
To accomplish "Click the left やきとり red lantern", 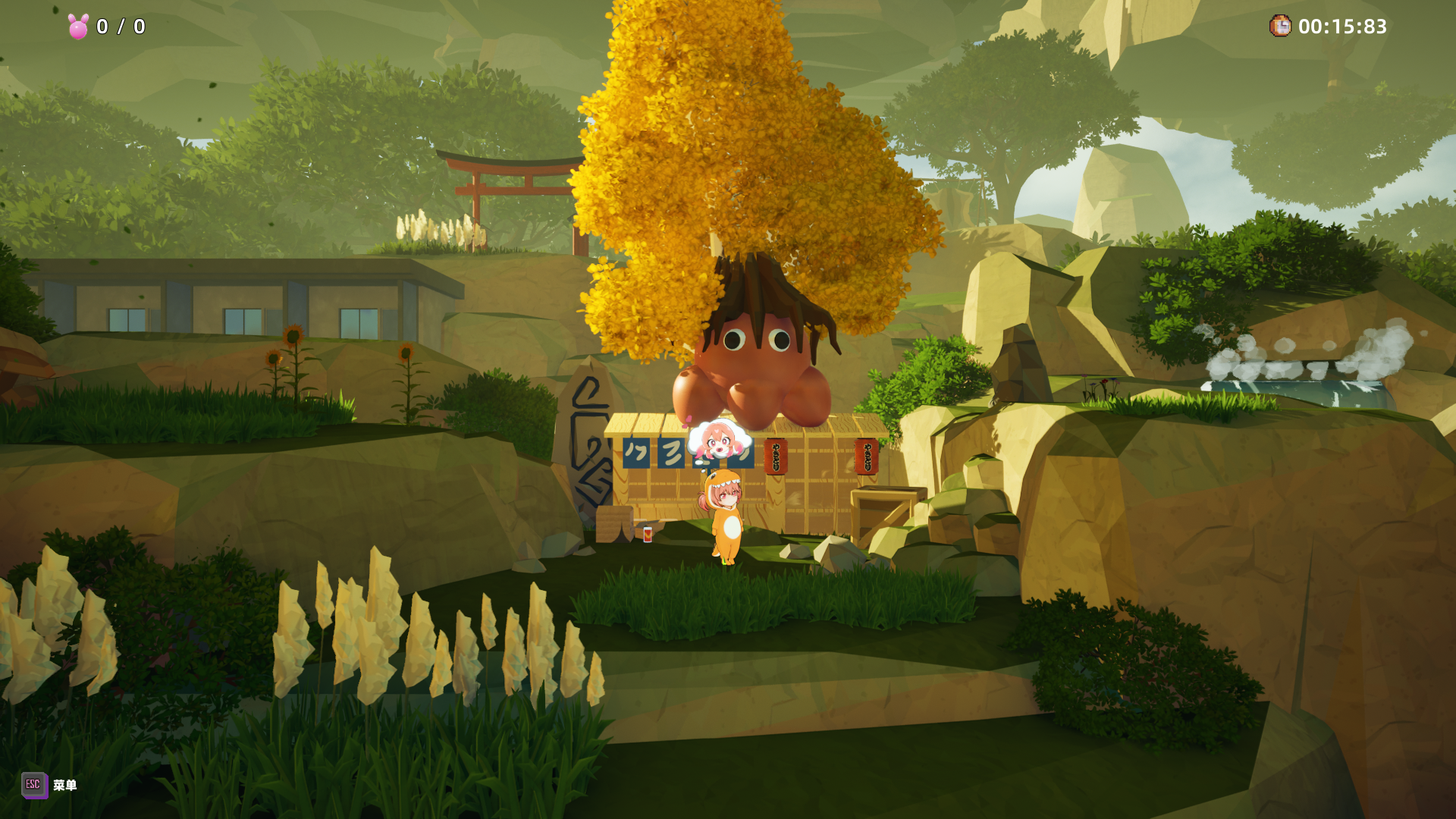I will tap(776, 457).
